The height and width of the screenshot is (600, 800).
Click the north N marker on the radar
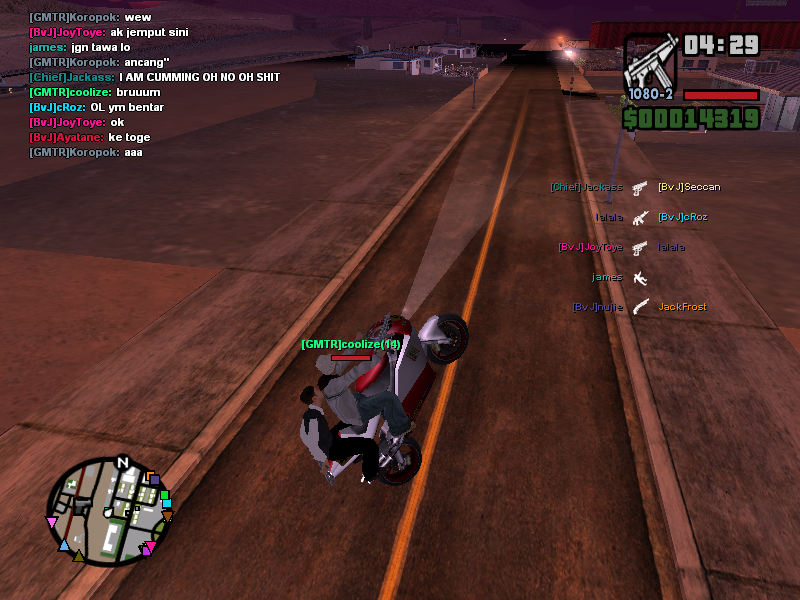[x=123, y=462]
